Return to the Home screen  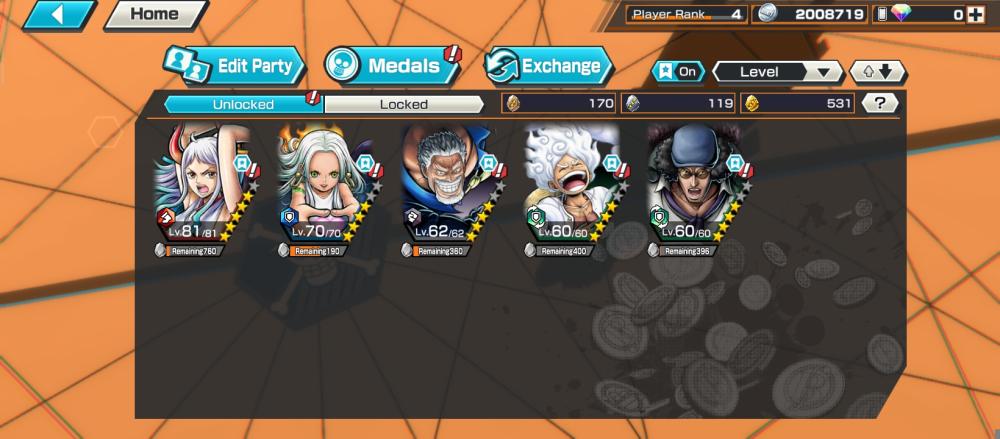click(x=155, y=14)
